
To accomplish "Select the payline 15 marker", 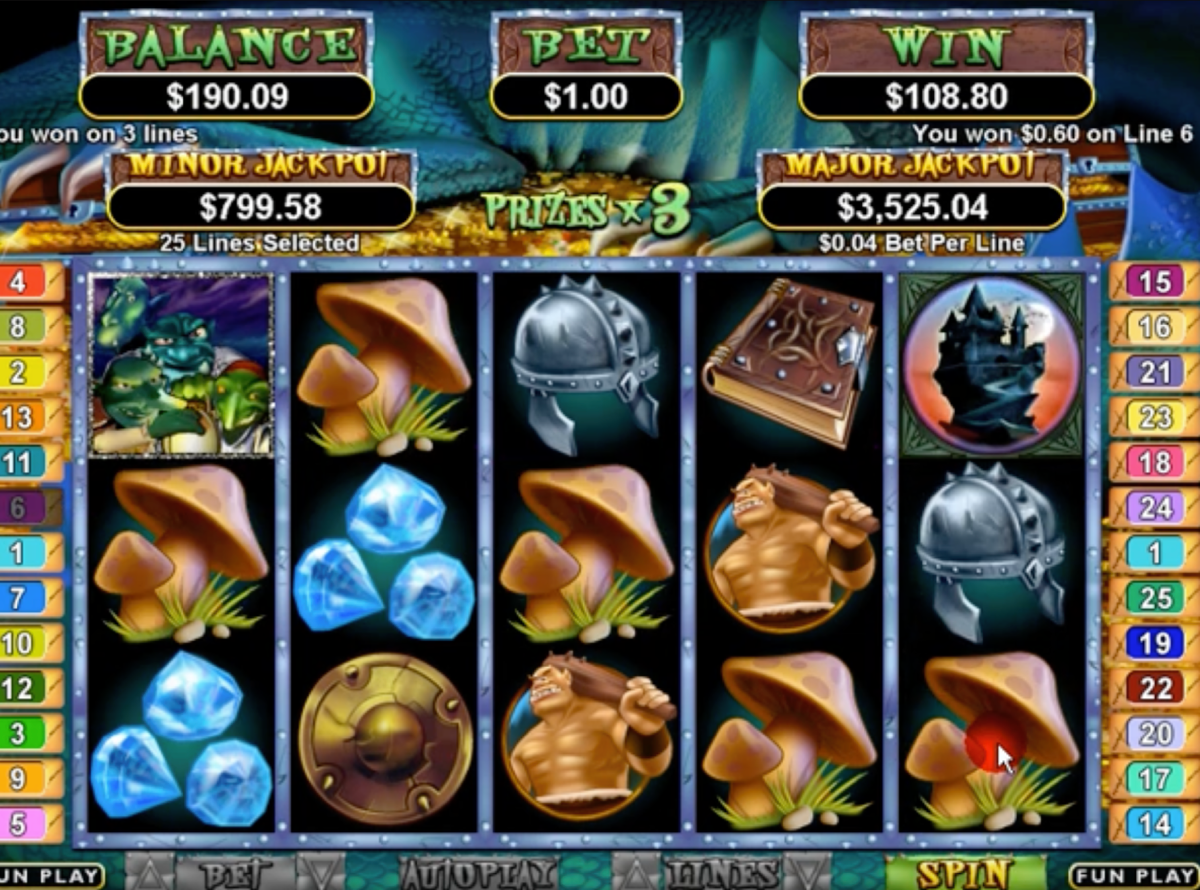I will point(1153,281).
